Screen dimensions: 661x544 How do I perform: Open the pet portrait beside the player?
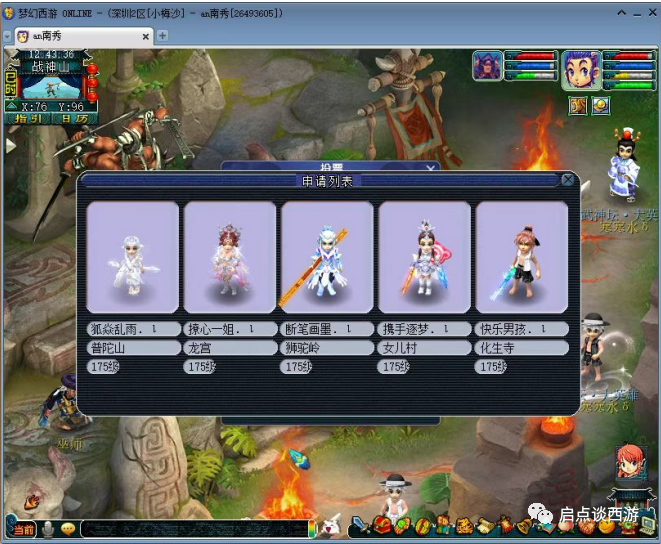487,65
